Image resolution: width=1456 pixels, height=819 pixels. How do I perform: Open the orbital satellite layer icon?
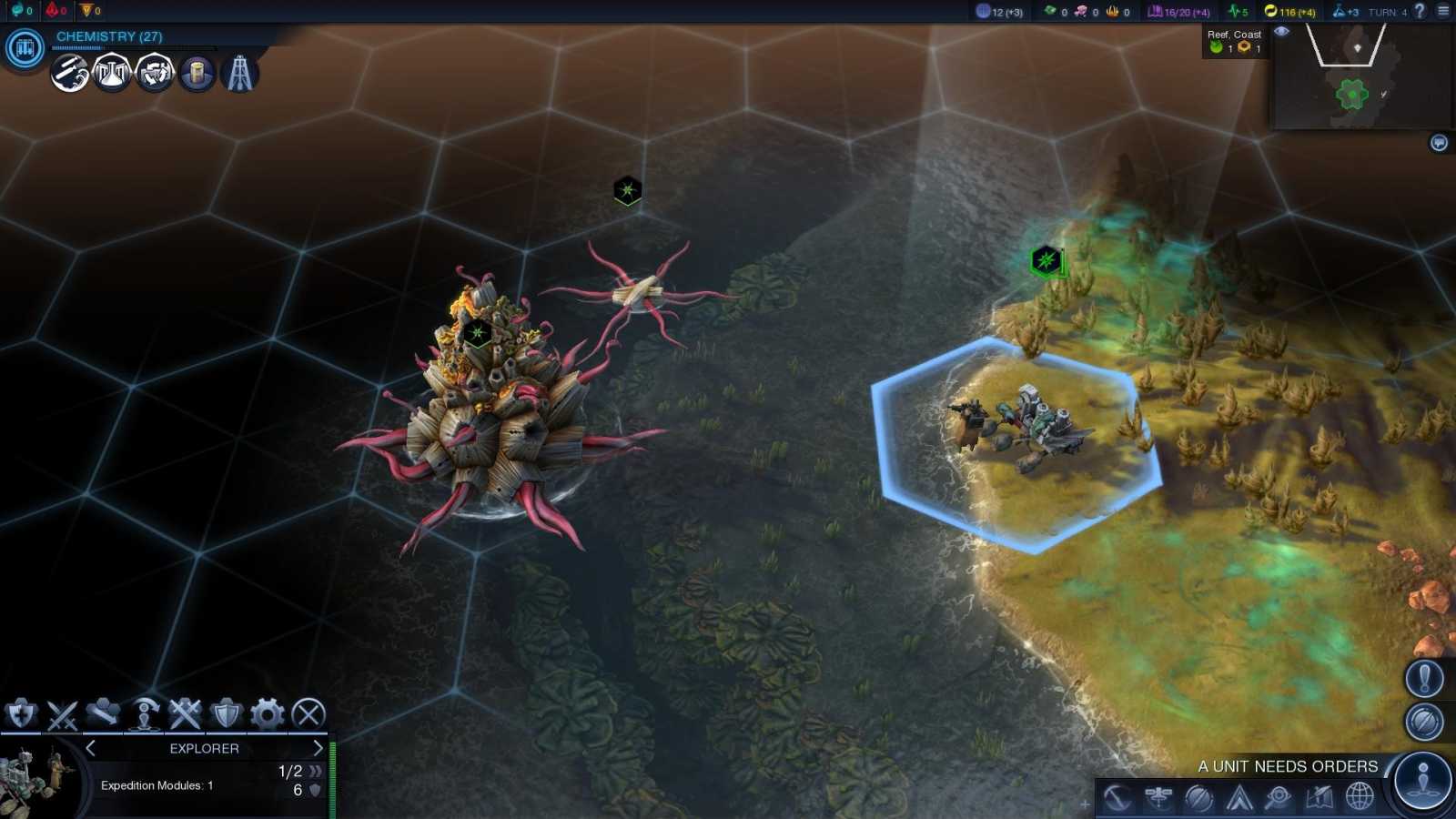[x=1158, y=796]
